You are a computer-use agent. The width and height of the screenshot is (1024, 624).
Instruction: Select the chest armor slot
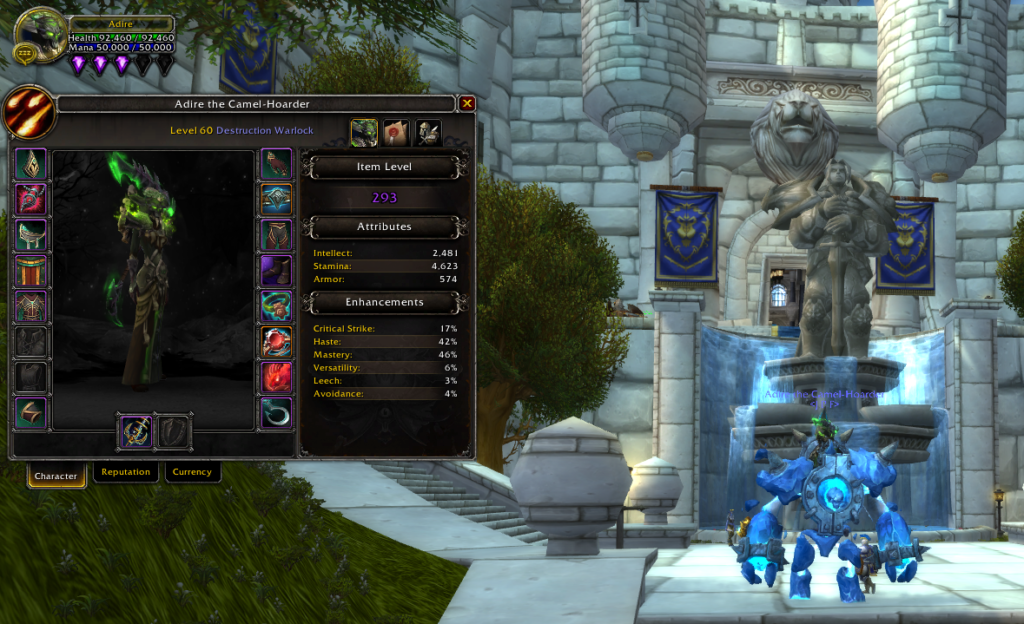pos(31,306)
